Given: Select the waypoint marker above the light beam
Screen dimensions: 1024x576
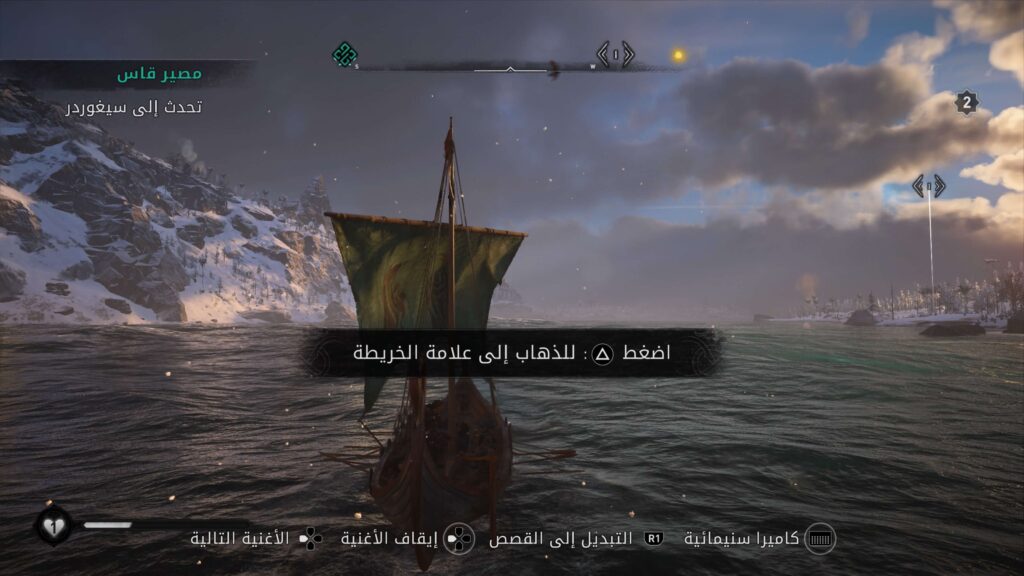Looking at the screenshot, I should coord(928,186).
